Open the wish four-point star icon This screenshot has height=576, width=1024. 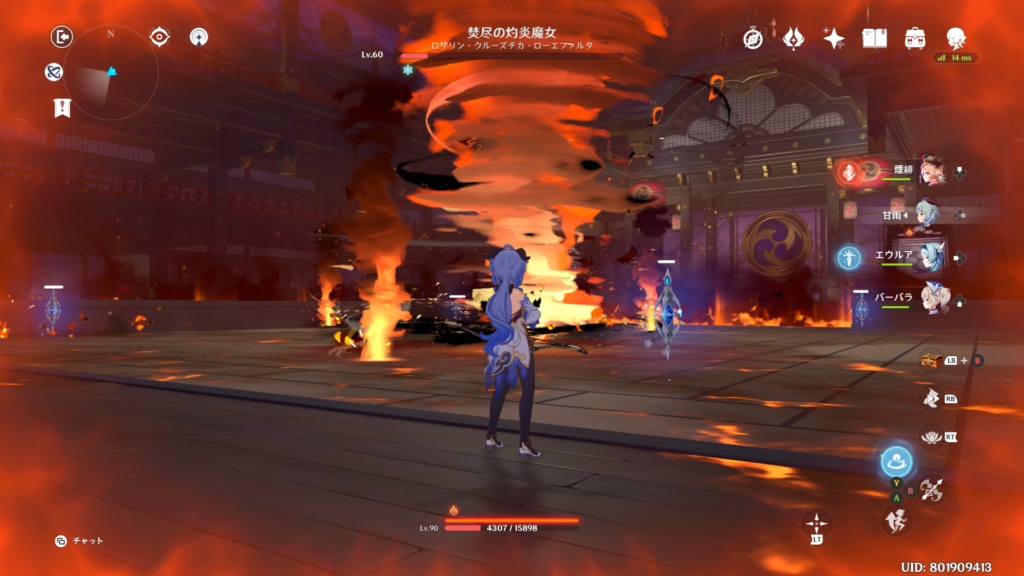coord(834,38)
